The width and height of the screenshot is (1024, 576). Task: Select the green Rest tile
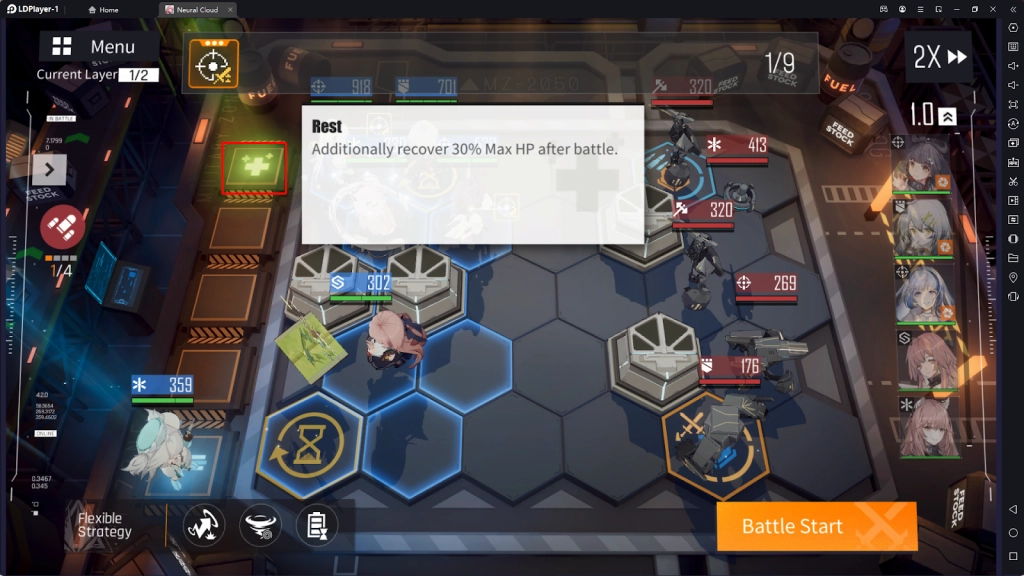click(254, 167)
